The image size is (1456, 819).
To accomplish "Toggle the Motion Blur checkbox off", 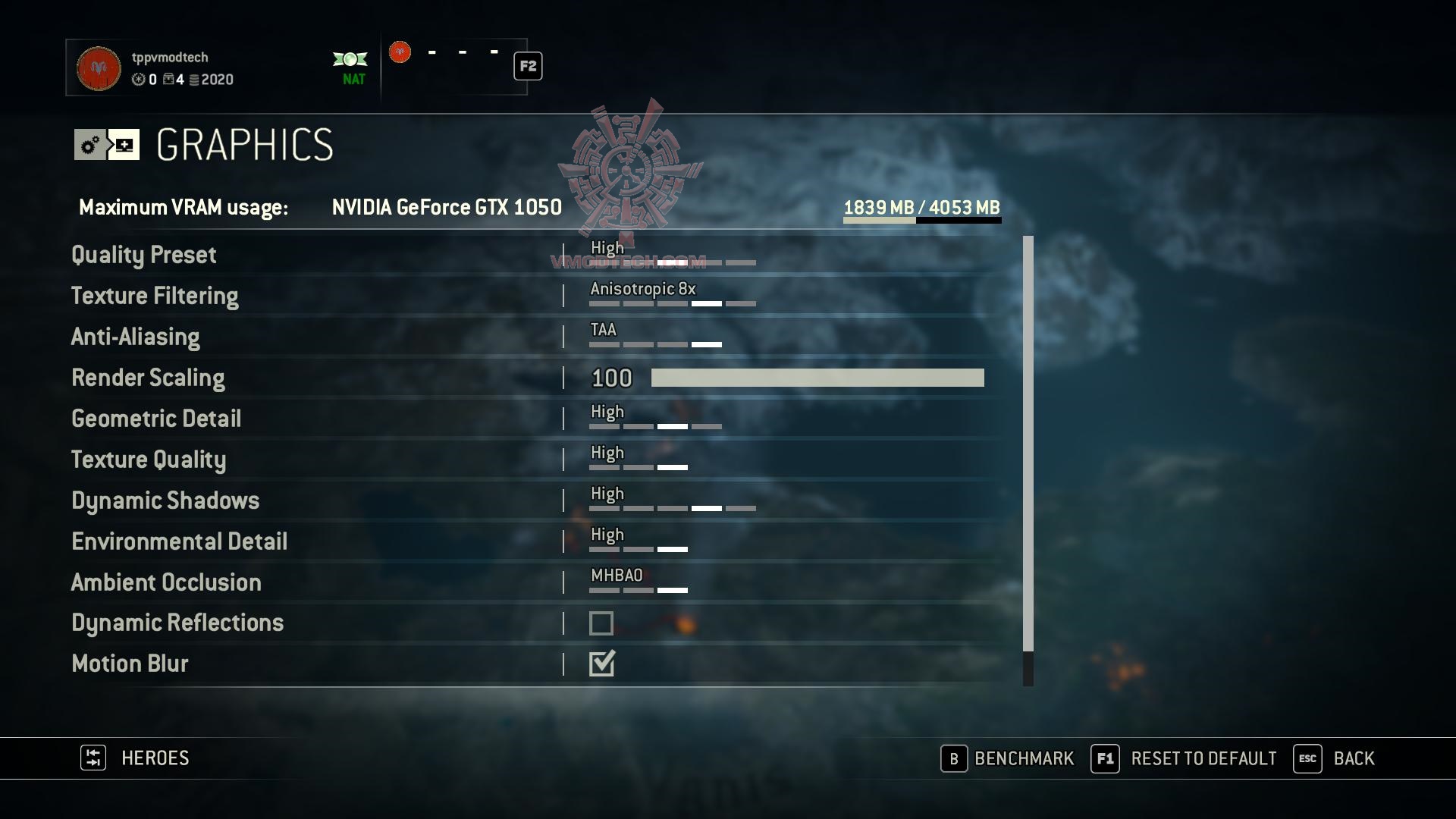I will (x=601, y=664).
